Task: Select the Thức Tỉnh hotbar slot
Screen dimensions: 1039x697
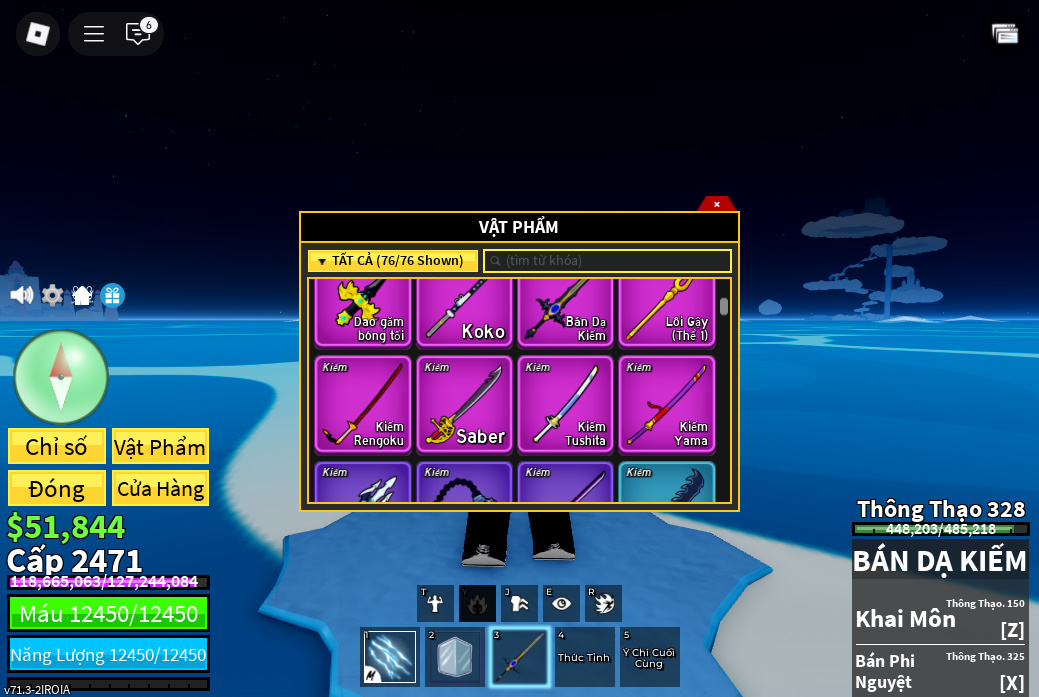Action: [x=584, y=657]
